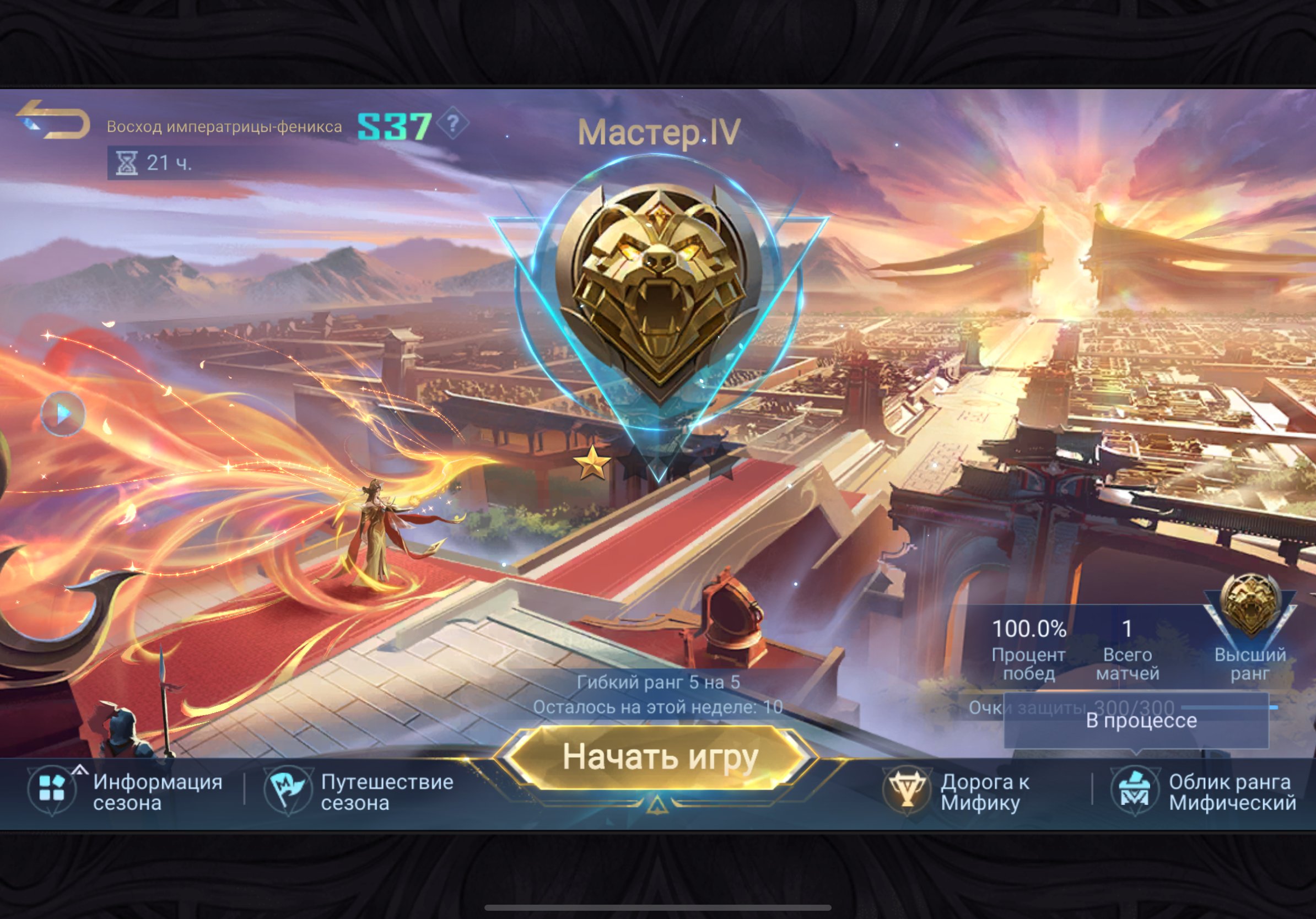Go back with the golden return arrow

[x=53, y=119]
